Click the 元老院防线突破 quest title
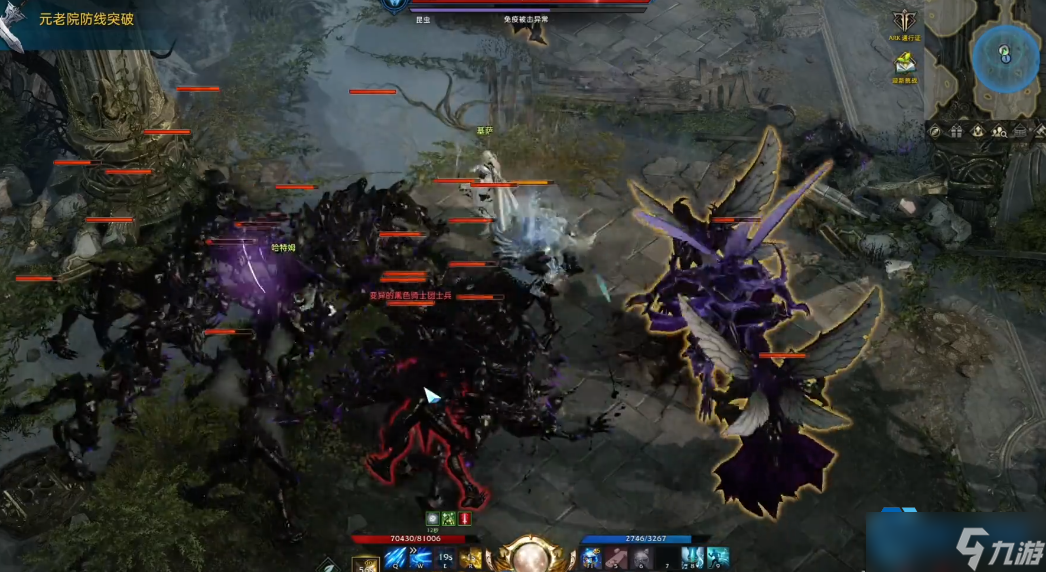Viewport: 1046px width, 572px height. (x=86, y=19)
